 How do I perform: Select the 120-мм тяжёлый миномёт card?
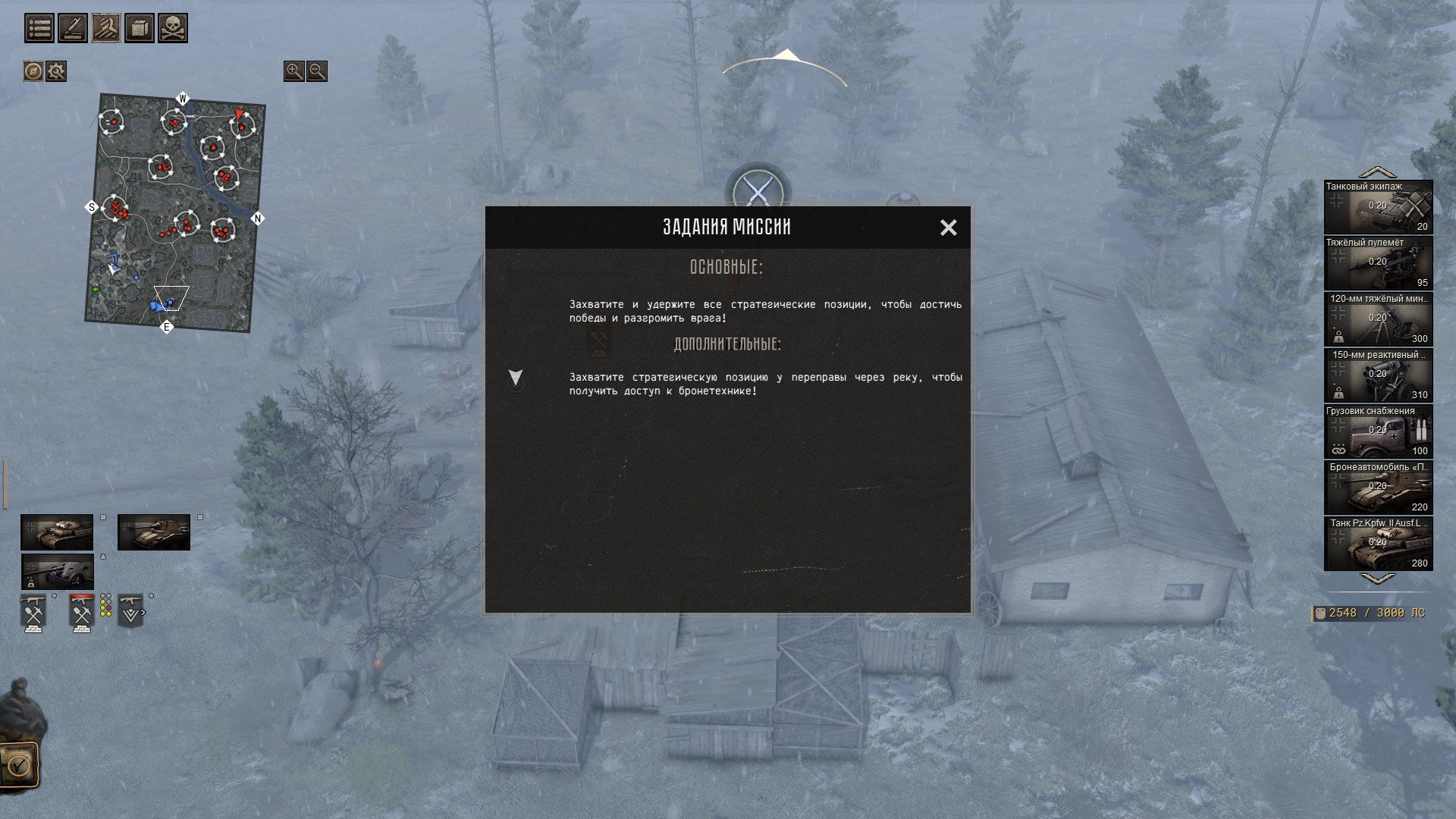coord(1378,319)
